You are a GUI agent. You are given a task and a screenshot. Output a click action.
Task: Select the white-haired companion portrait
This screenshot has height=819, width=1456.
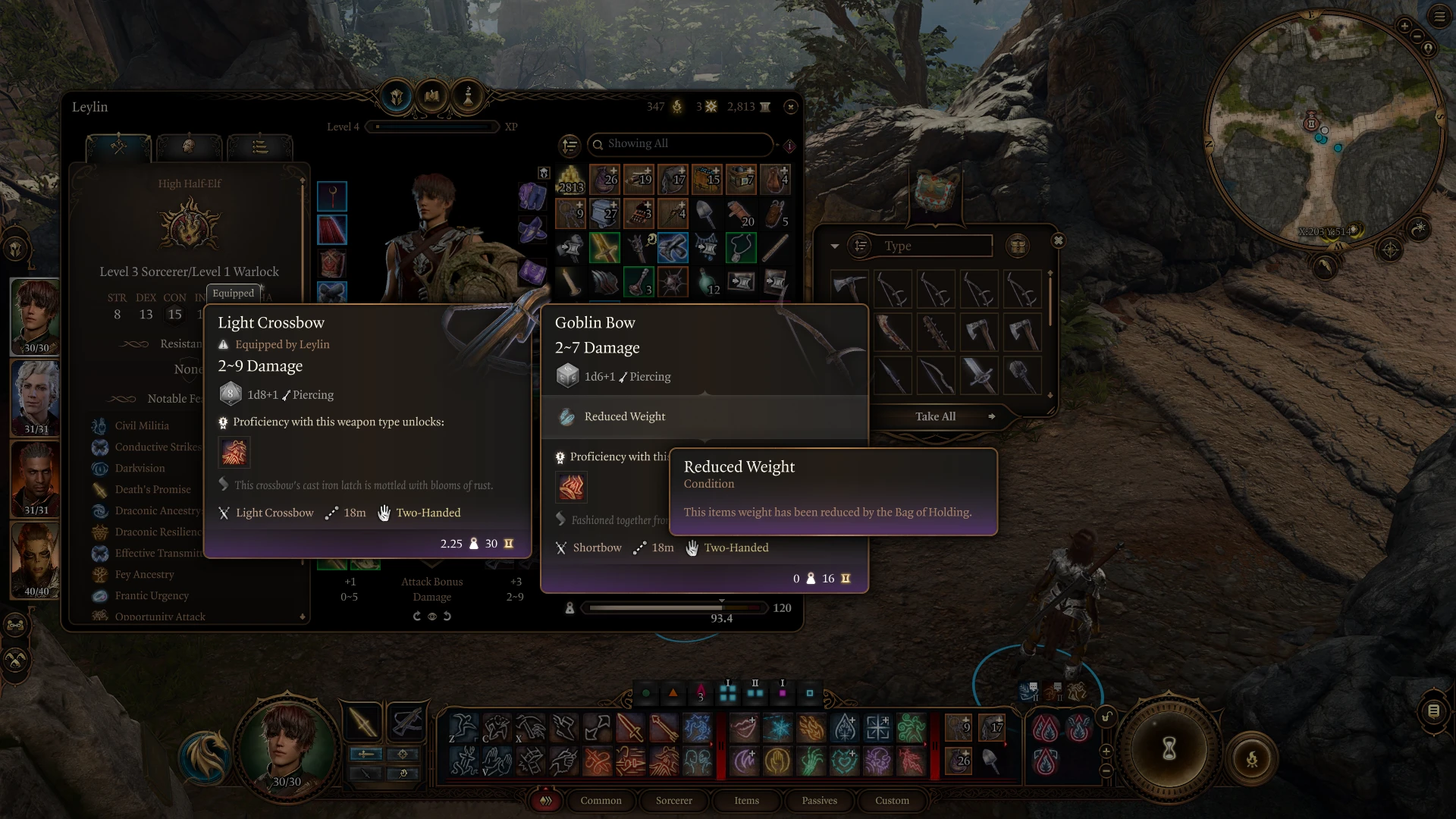point(36,397)
